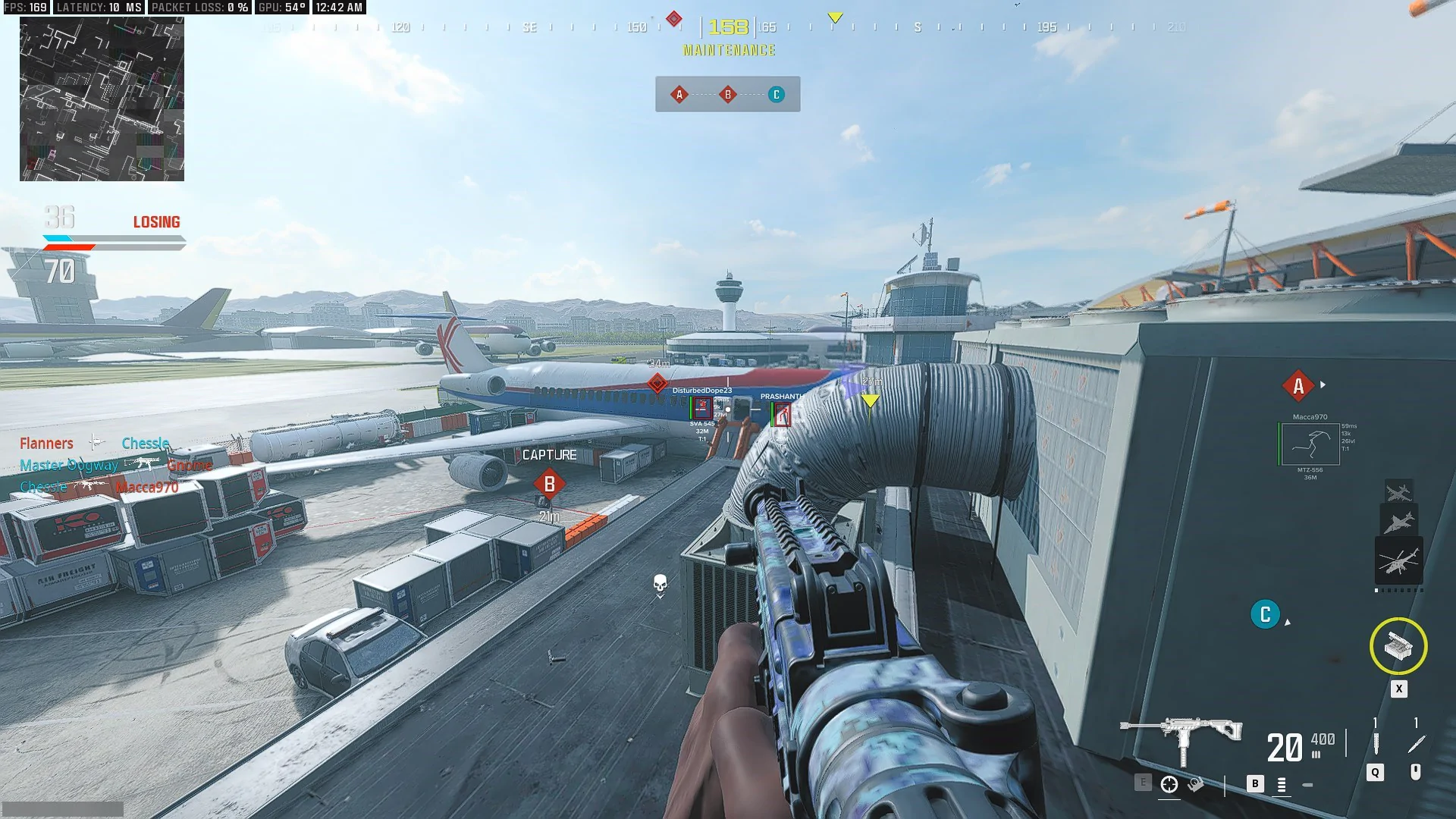Select the fighter jet killstreak icon
Screen dimensions: 1456x819
click(x=1398, y=522)
